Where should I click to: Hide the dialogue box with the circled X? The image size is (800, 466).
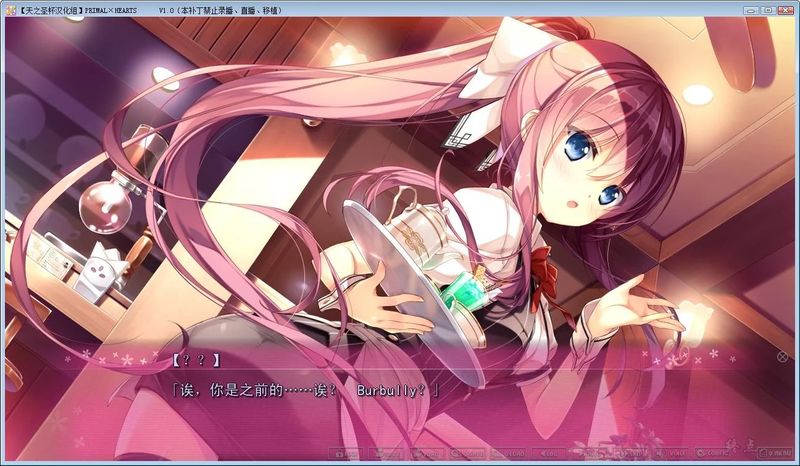tap(782, 356)
